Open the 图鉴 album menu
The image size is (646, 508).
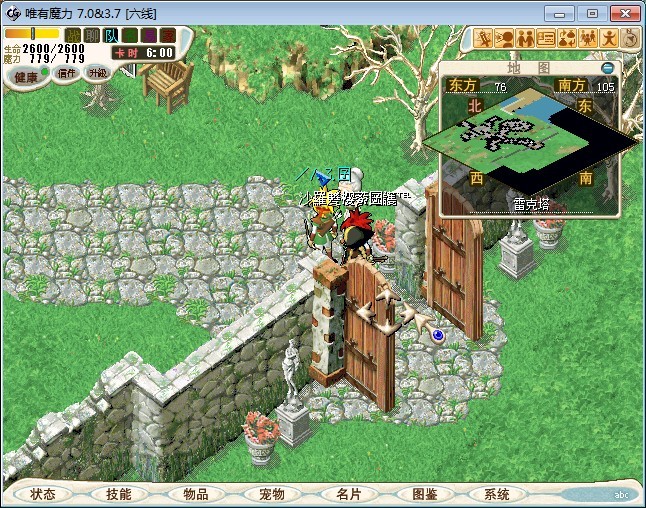tap(424, 494)
